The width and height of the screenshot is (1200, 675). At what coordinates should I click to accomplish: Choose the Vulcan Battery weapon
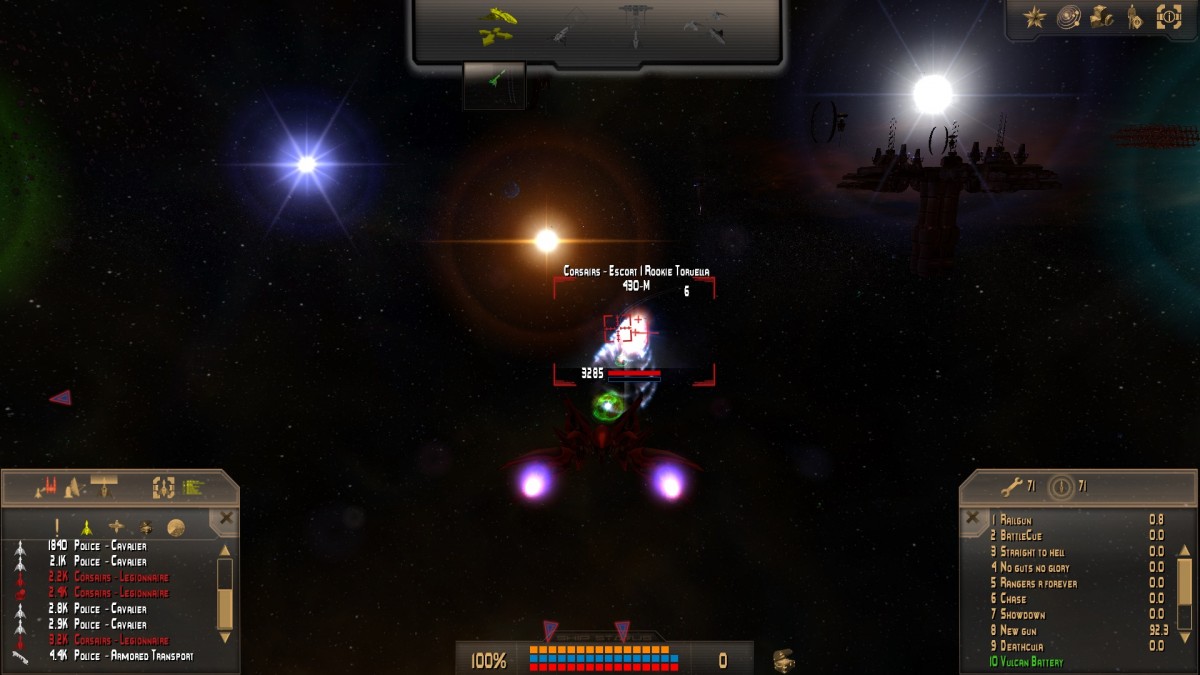[x=1030, y=662]
